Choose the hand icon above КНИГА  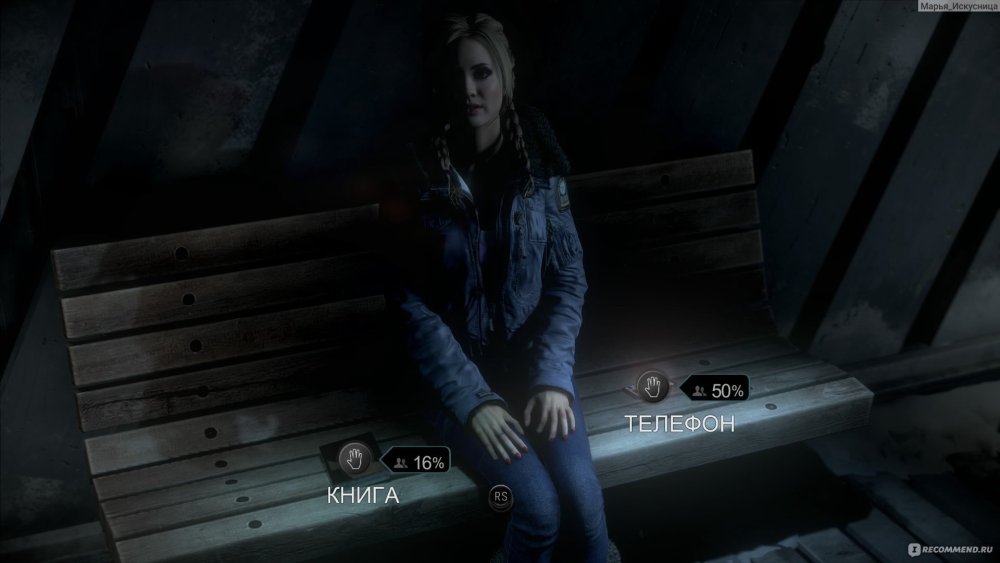click(354, 459)
